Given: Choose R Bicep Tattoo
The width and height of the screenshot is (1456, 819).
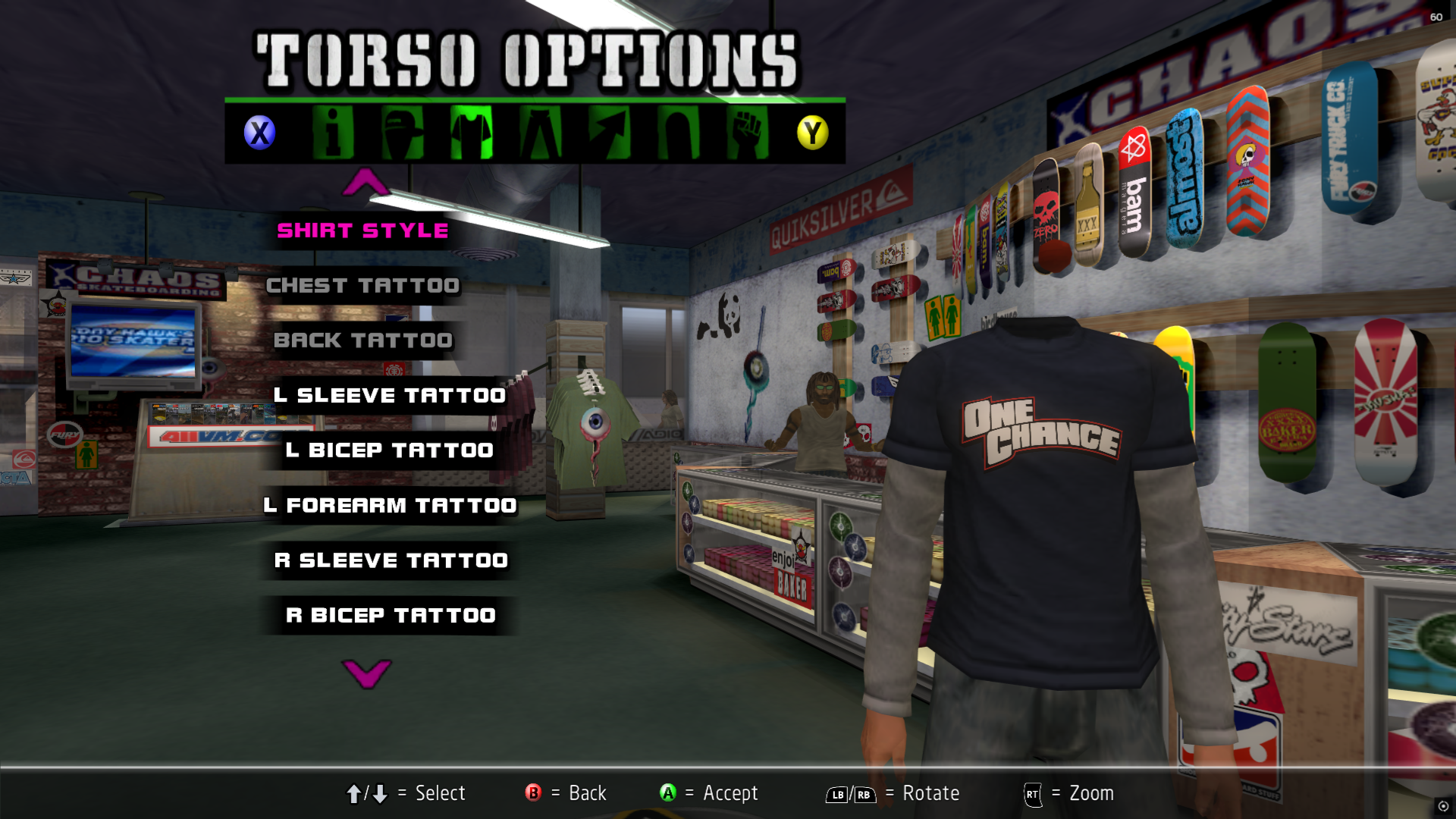Looking at the screenshot, I should [391, 616].
